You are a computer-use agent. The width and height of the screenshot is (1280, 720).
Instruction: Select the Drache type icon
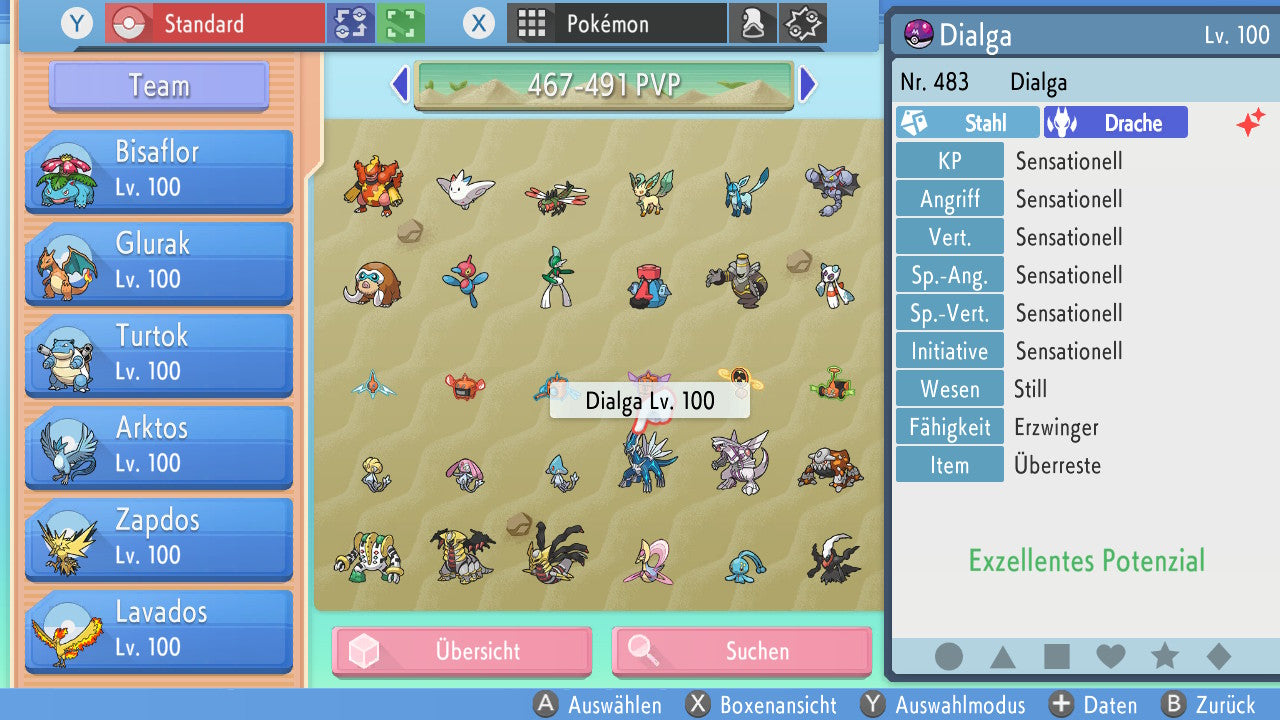pos(1114,122)
